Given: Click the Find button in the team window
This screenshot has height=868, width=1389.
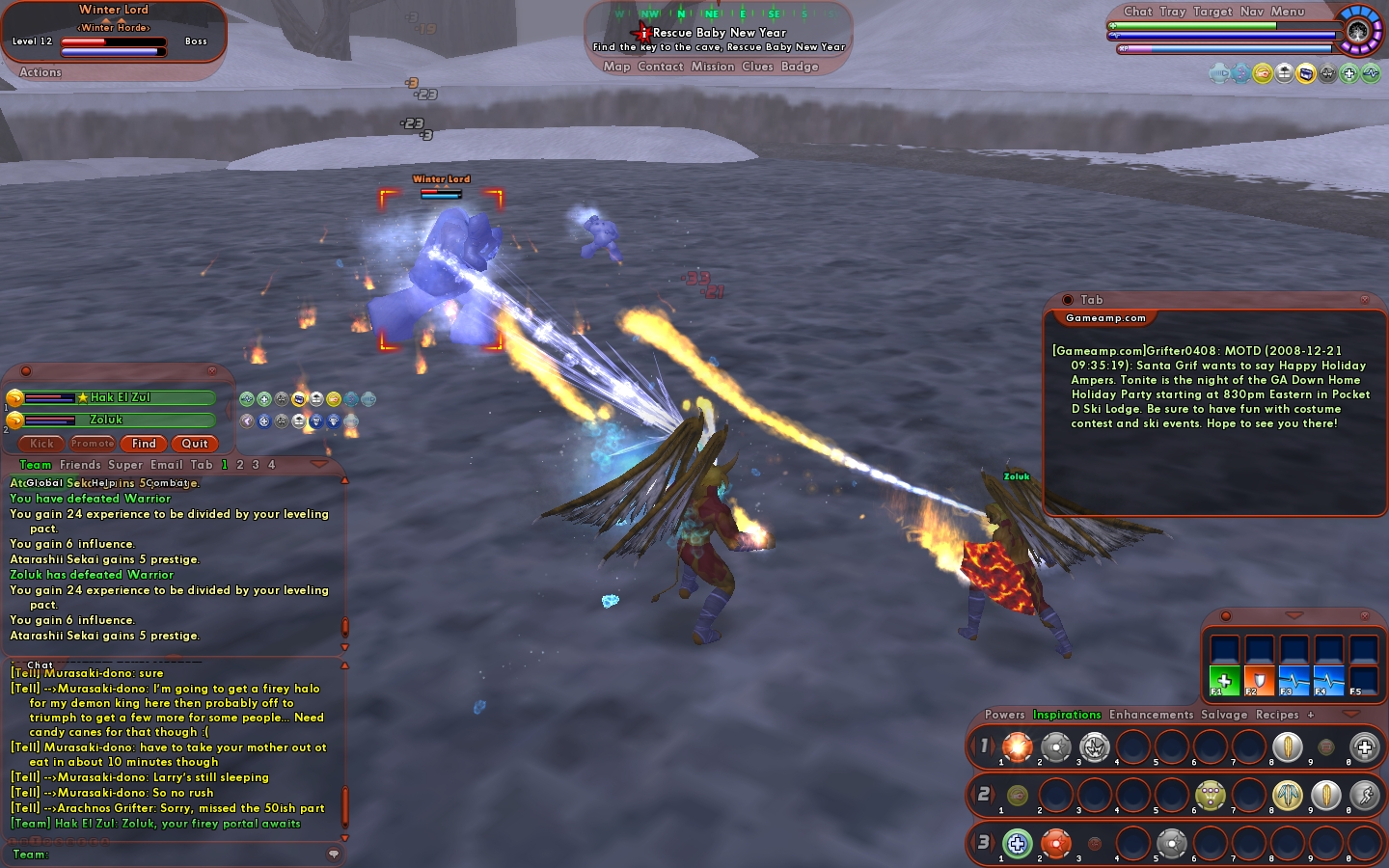Looking at the screenshot, I should point(145,444).
